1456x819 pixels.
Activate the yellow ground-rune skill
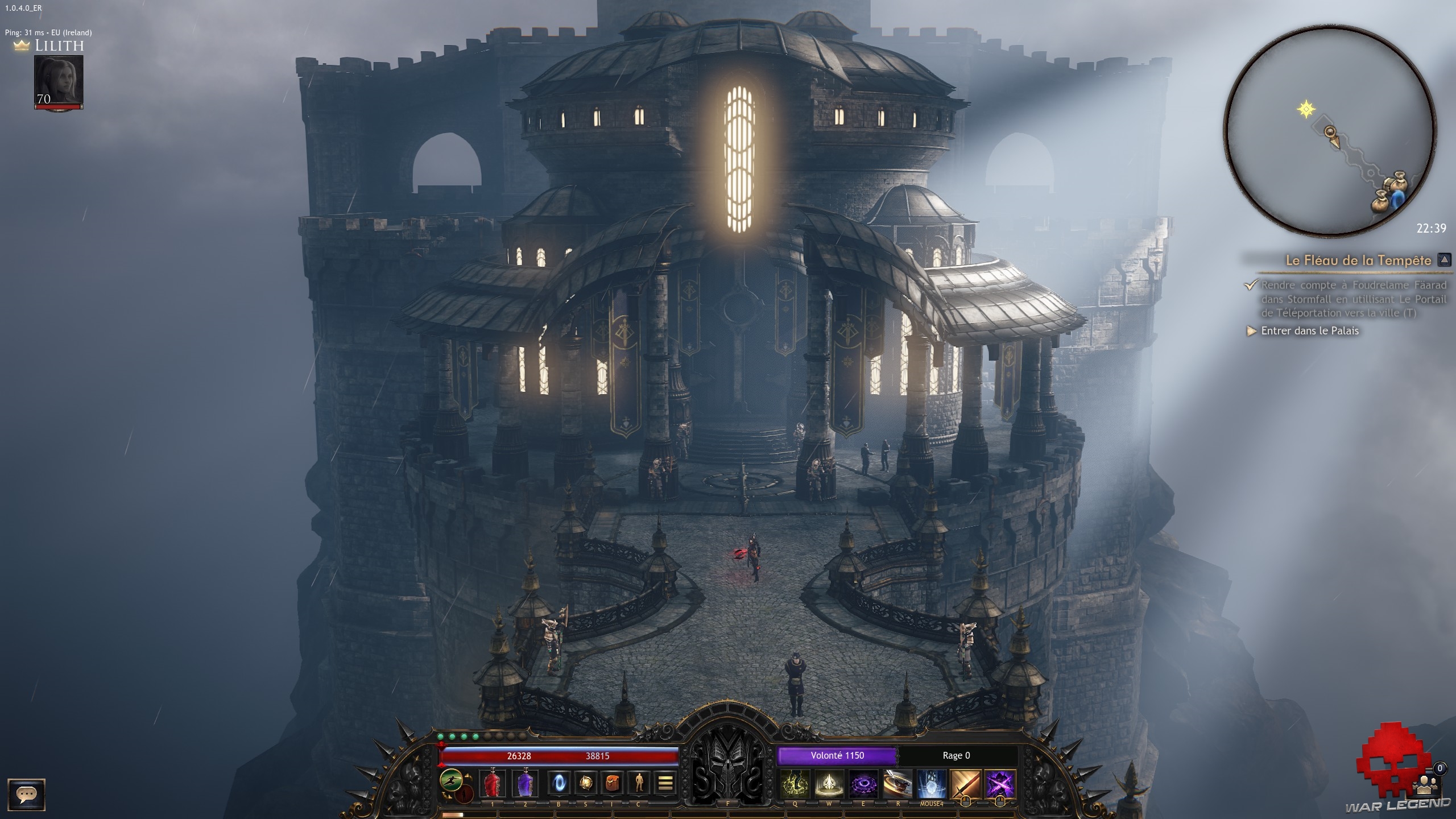pyautogui.click(x=795, y=784)
